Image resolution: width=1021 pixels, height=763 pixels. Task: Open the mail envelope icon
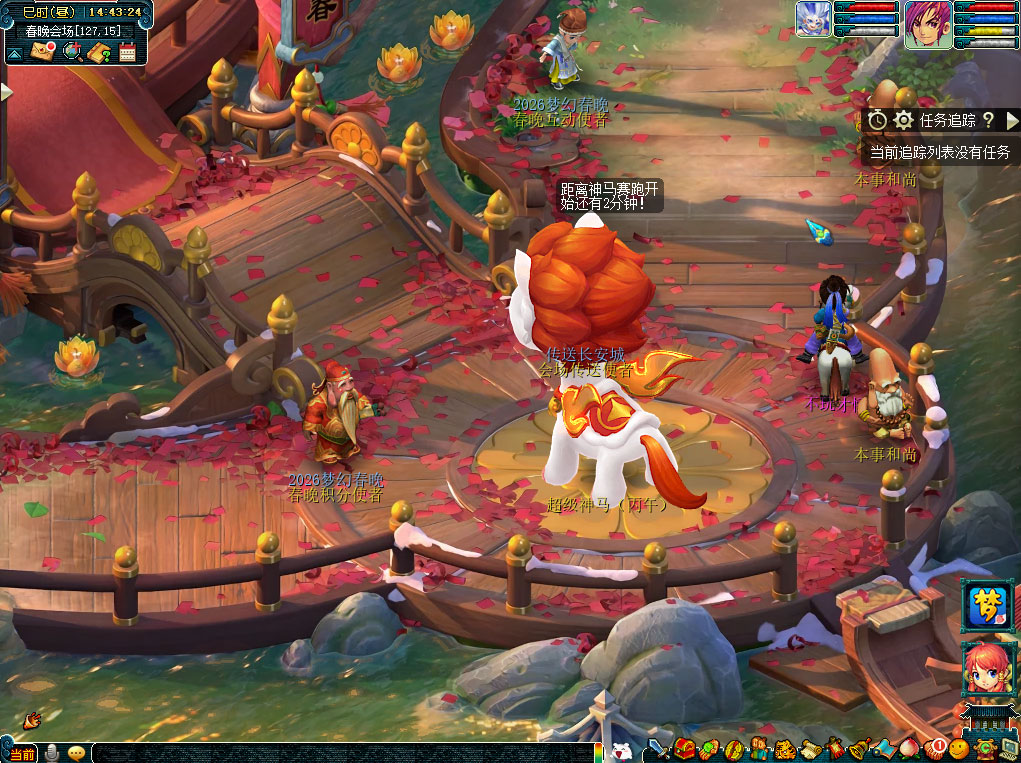pos(43,52)
